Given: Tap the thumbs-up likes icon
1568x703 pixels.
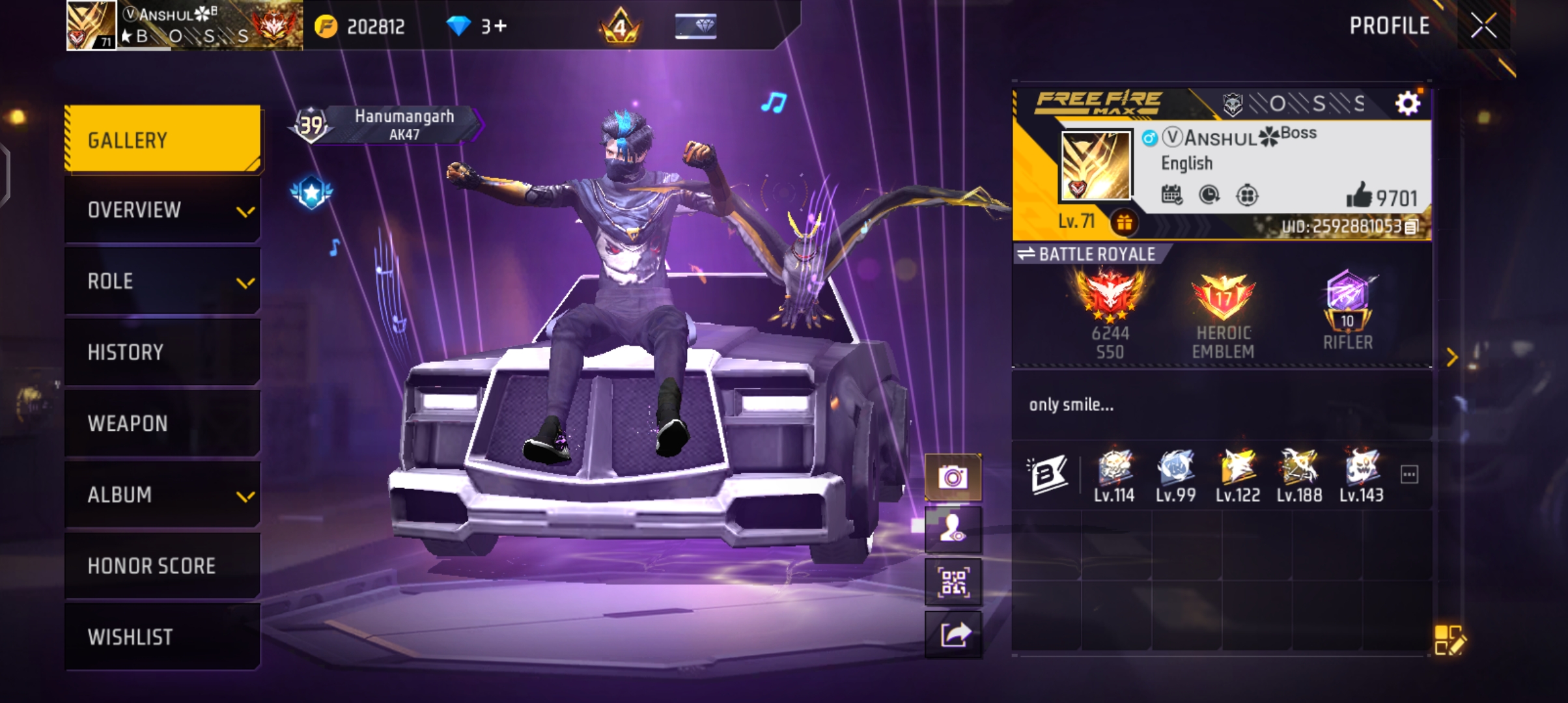Looking at the screenshot, I should coord(1359,196).
